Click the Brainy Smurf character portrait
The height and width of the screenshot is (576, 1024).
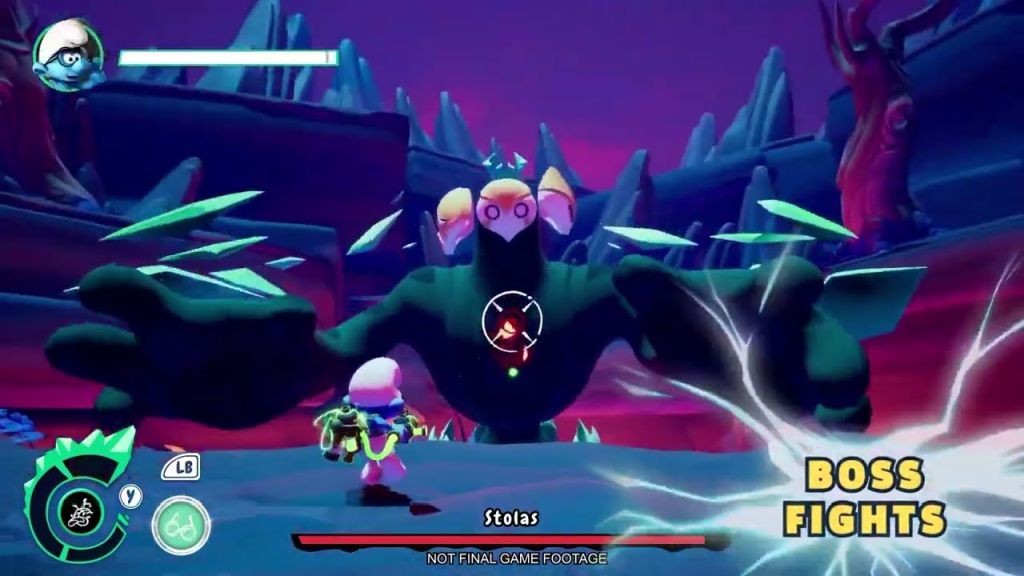point(66,55)
